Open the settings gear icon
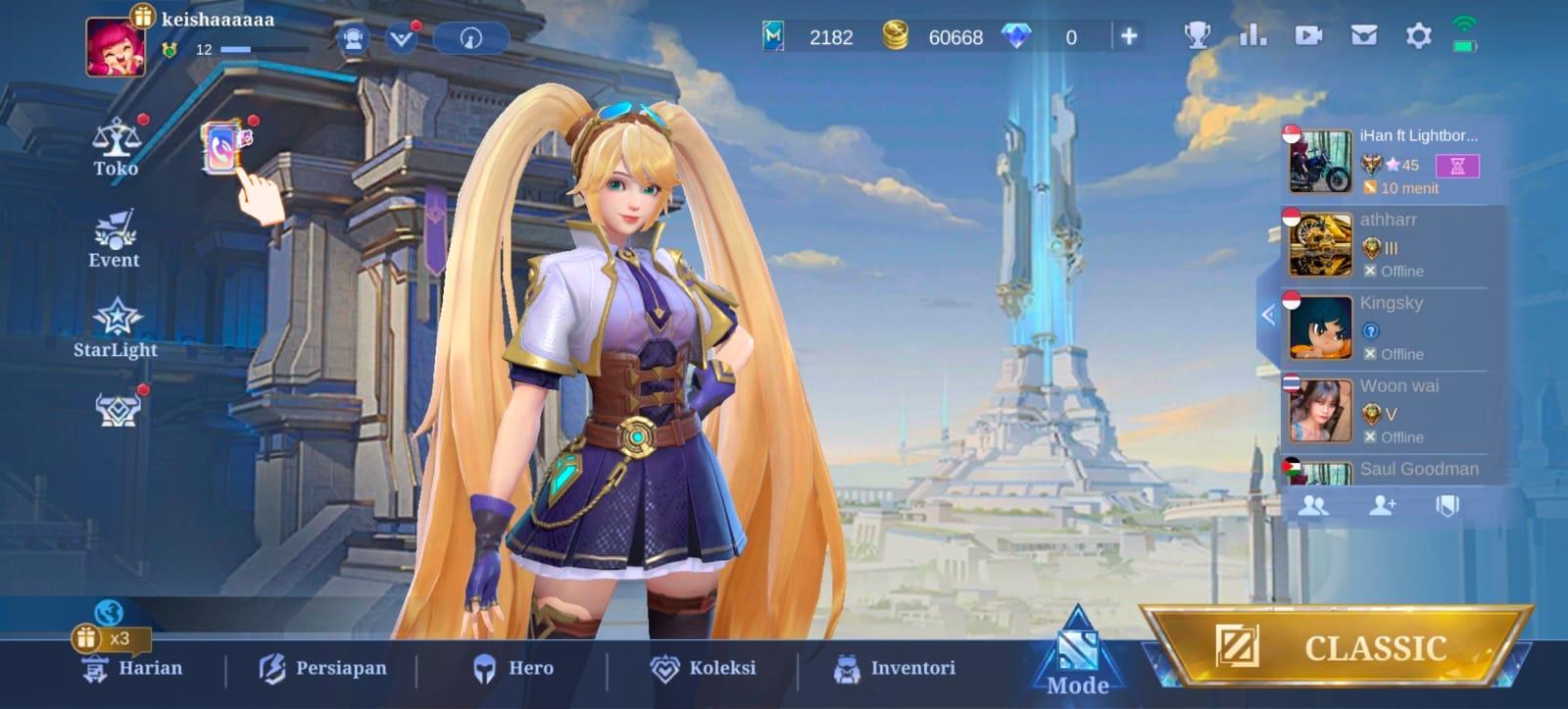 pos(1418,36)
